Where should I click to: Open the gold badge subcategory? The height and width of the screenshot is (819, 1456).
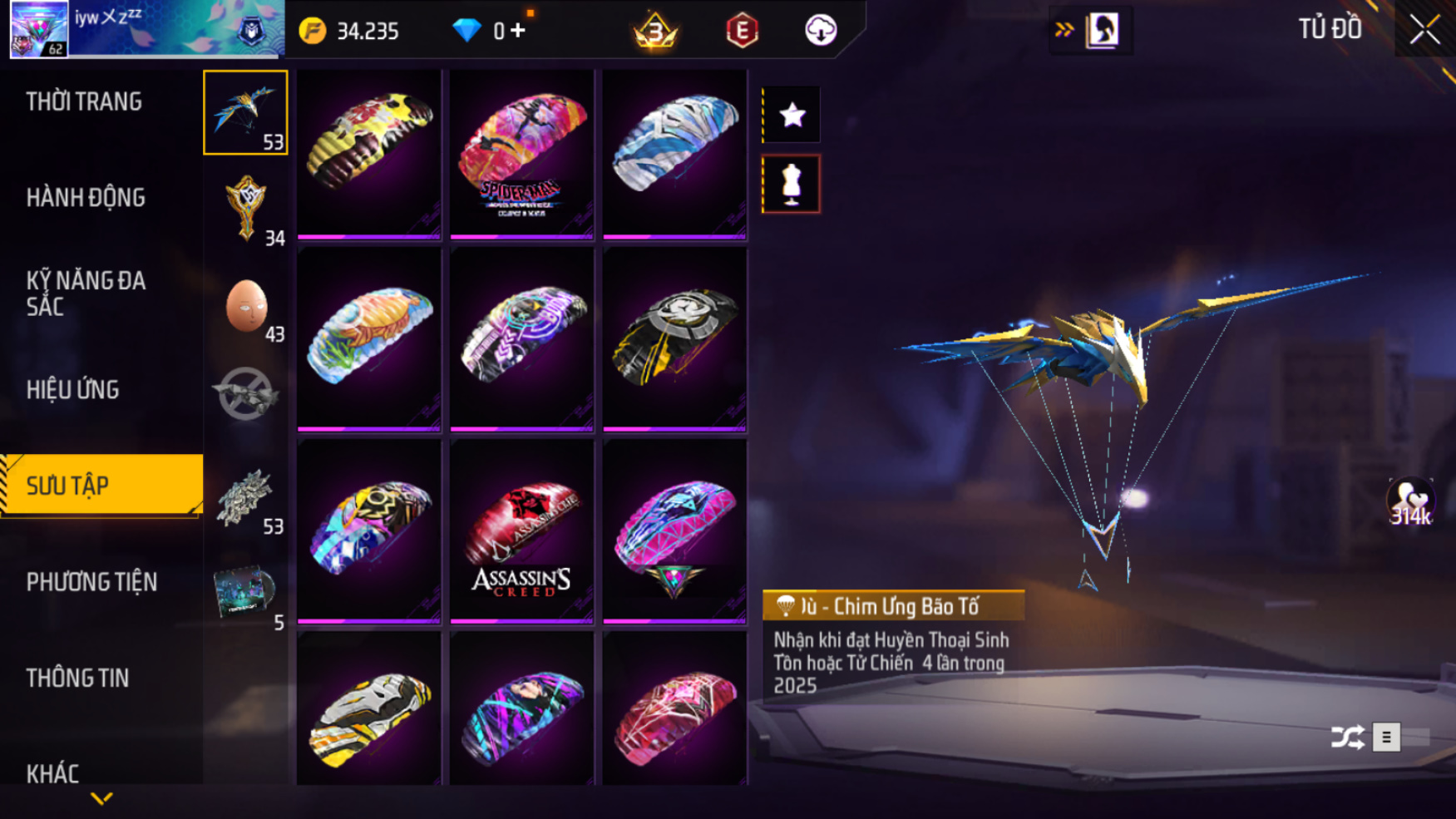click(x=246, y=208)
